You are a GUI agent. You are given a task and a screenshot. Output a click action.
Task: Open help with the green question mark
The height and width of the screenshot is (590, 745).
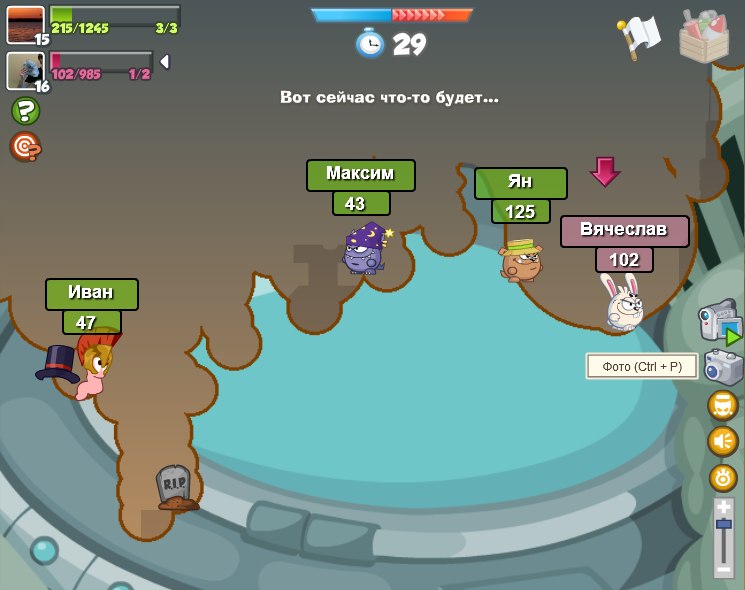tap(25, 111)
